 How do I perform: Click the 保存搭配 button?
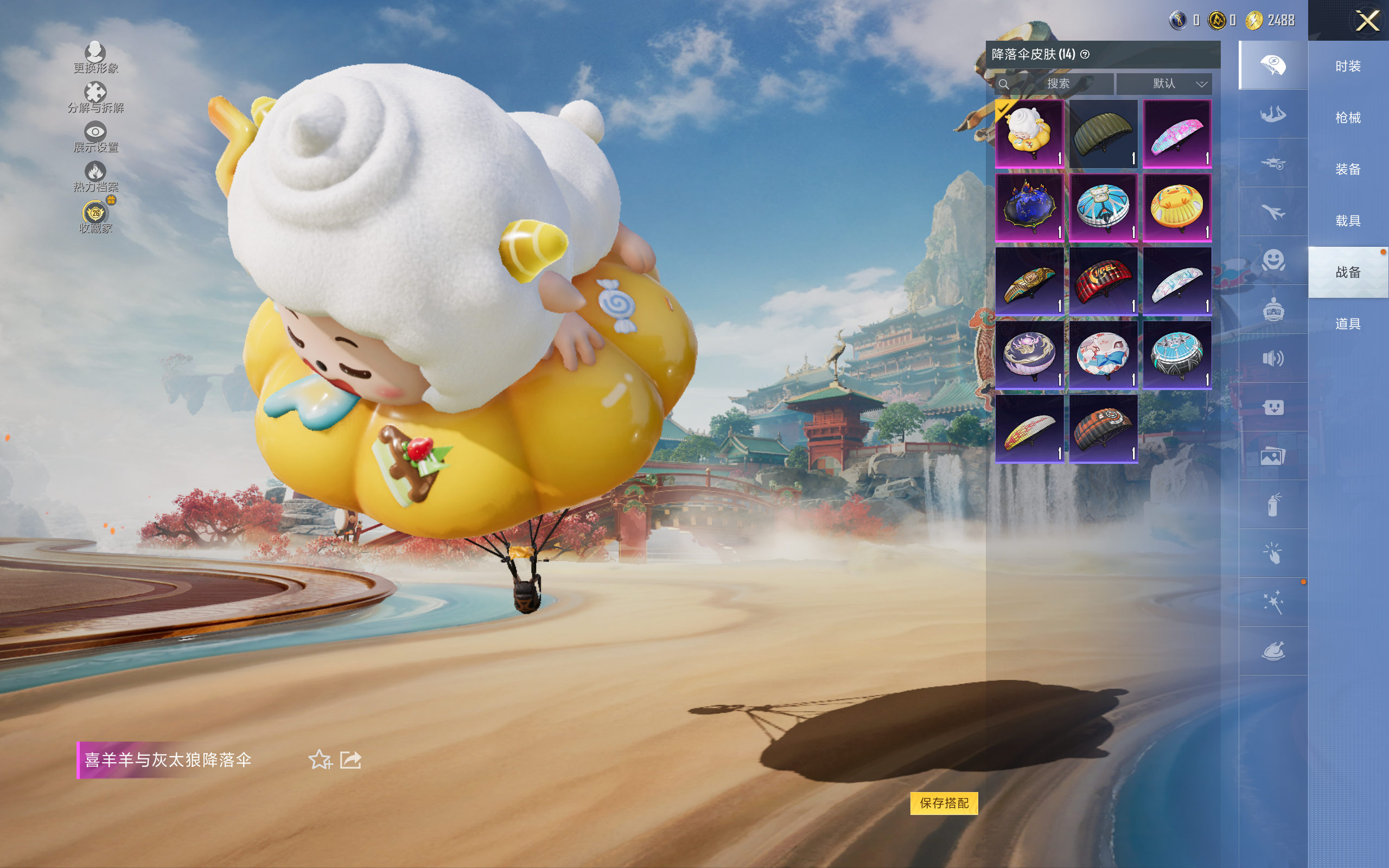pyautogui.click(x=944, y=802)
